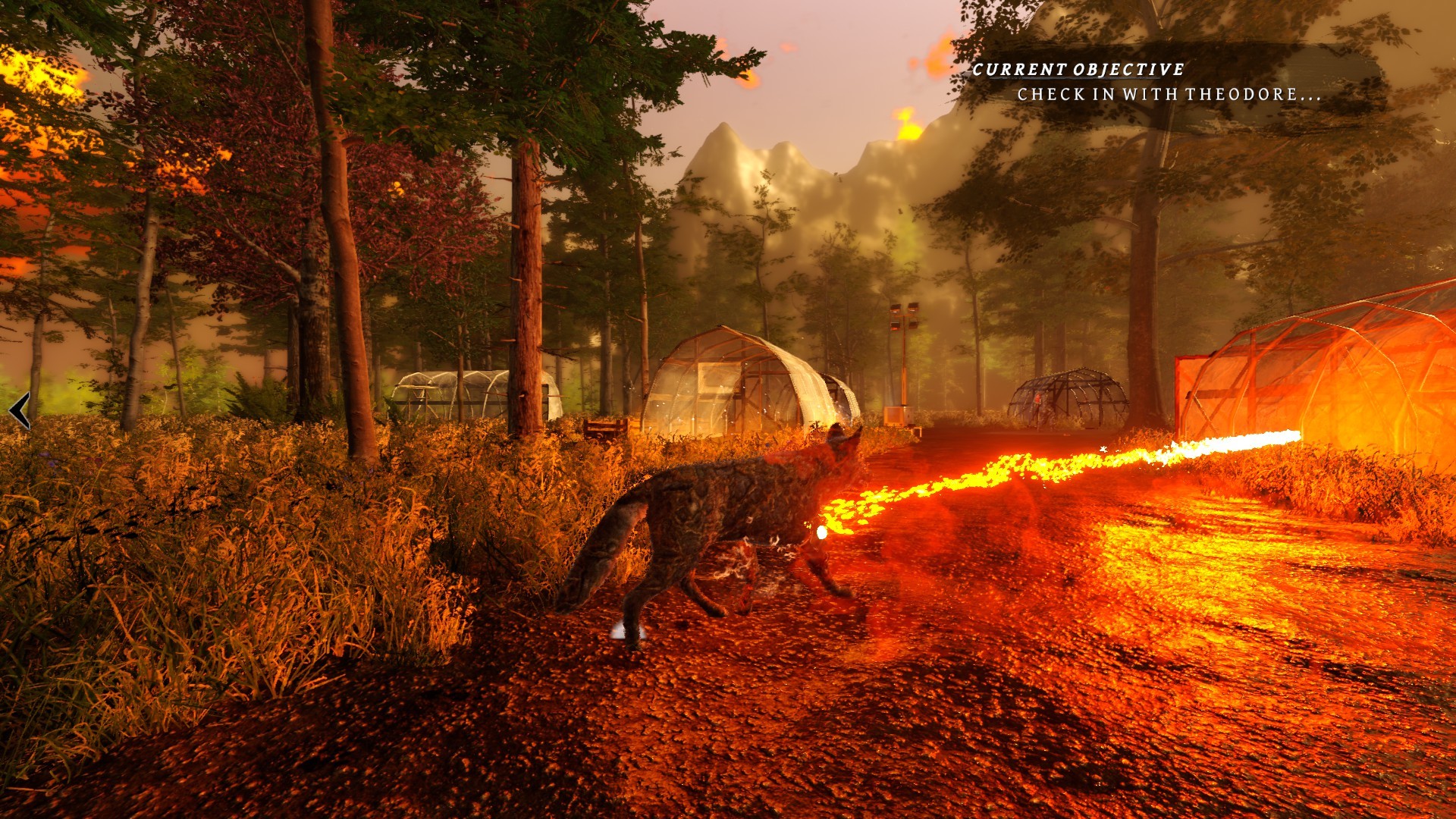The image size is (1456, 819).
Task: Click the left-pointing arrow at screen edge
Action: coord(20,410)
